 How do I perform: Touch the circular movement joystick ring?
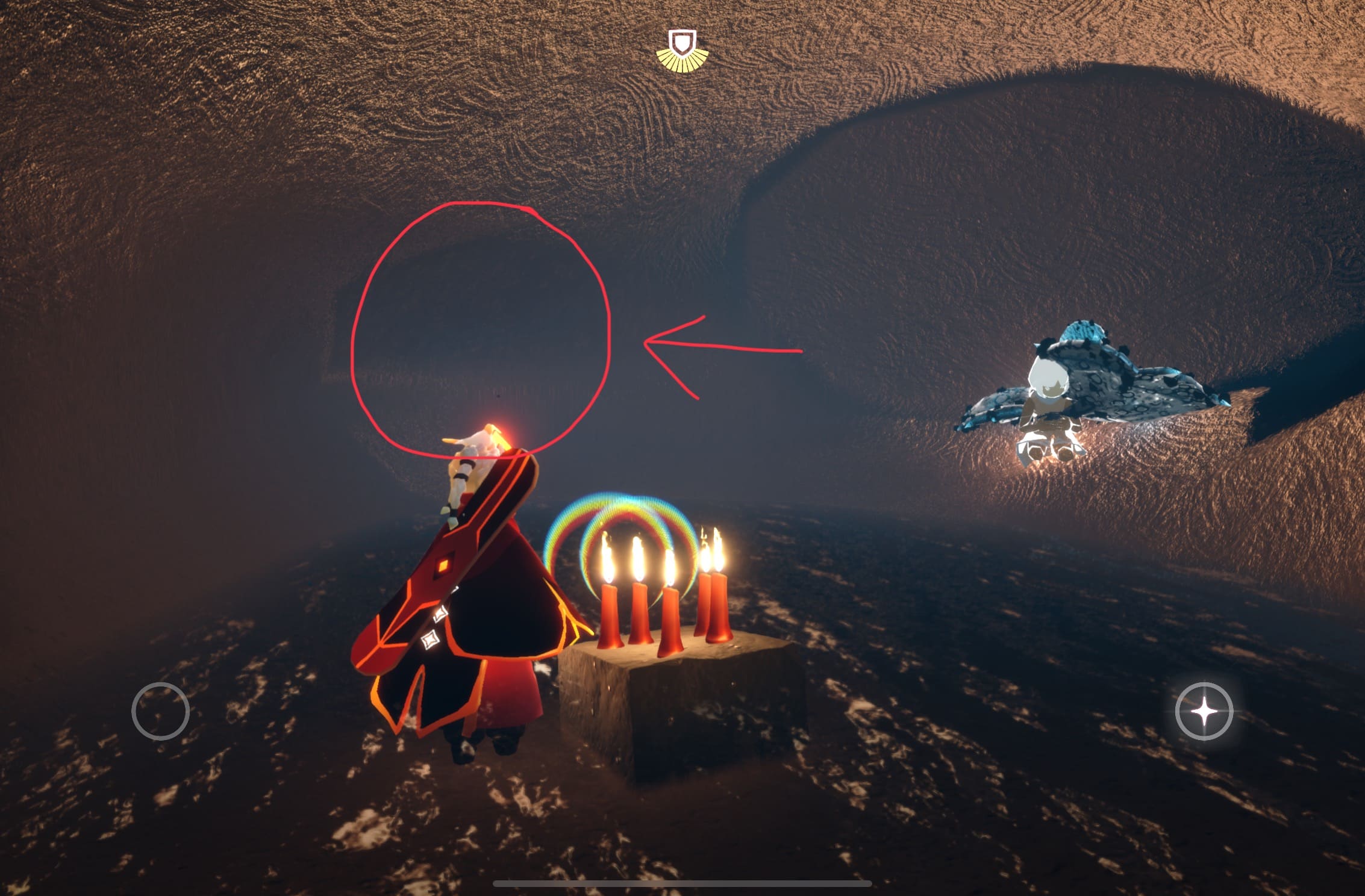(160, 711)
